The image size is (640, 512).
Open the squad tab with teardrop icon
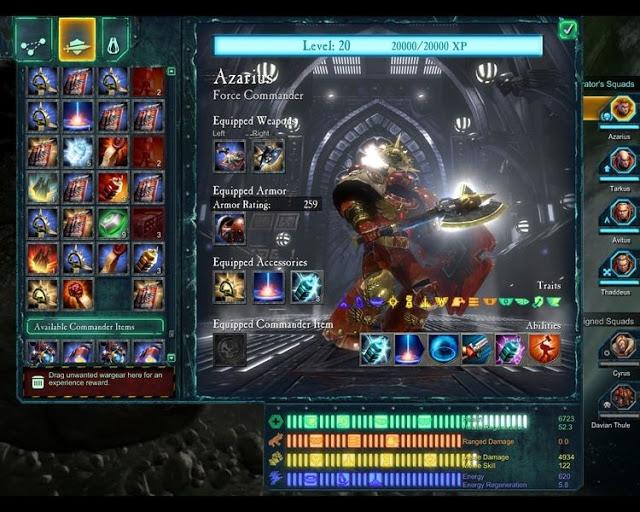[115, 41]
